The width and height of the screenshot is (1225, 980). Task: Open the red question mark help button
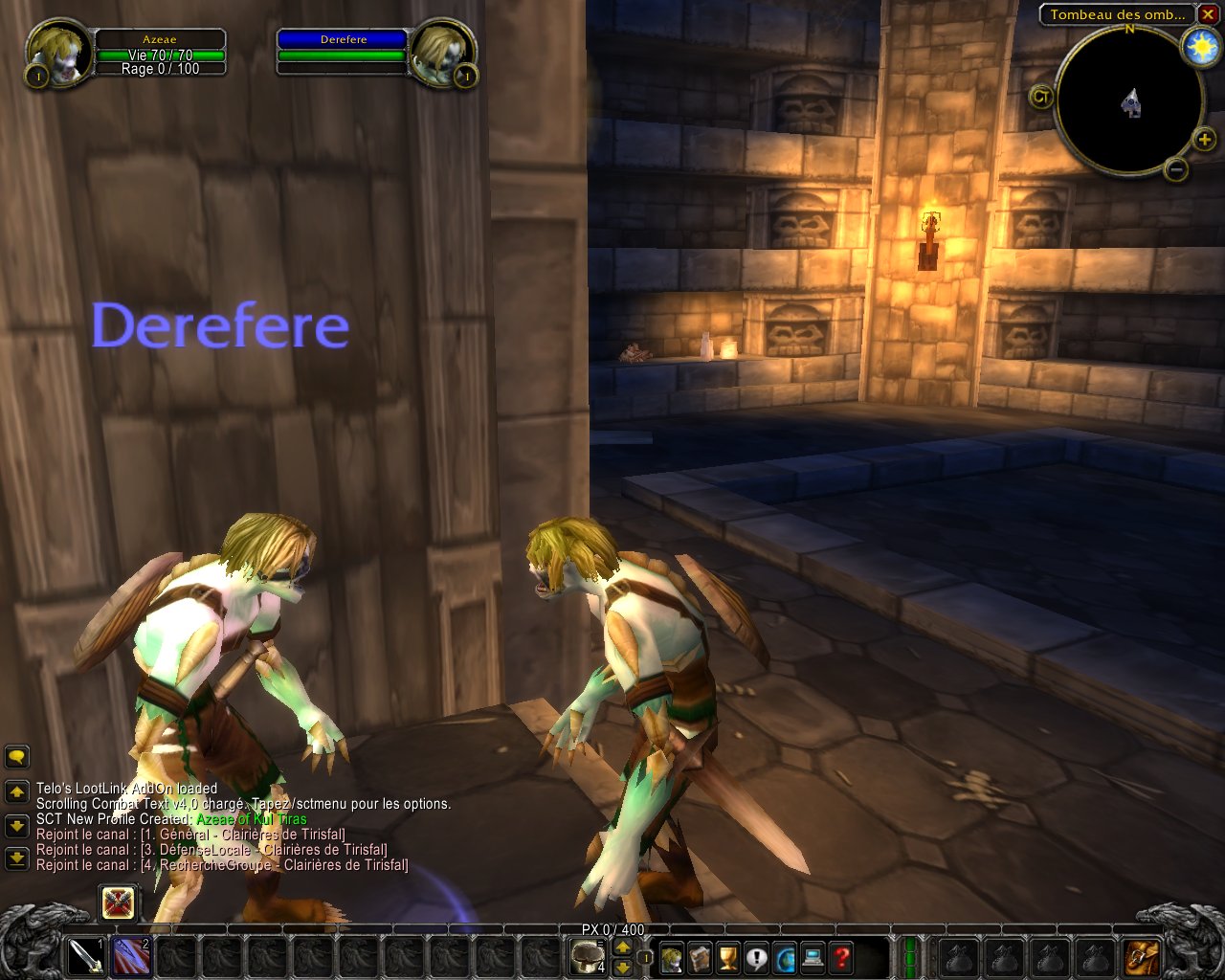point(842,956)
